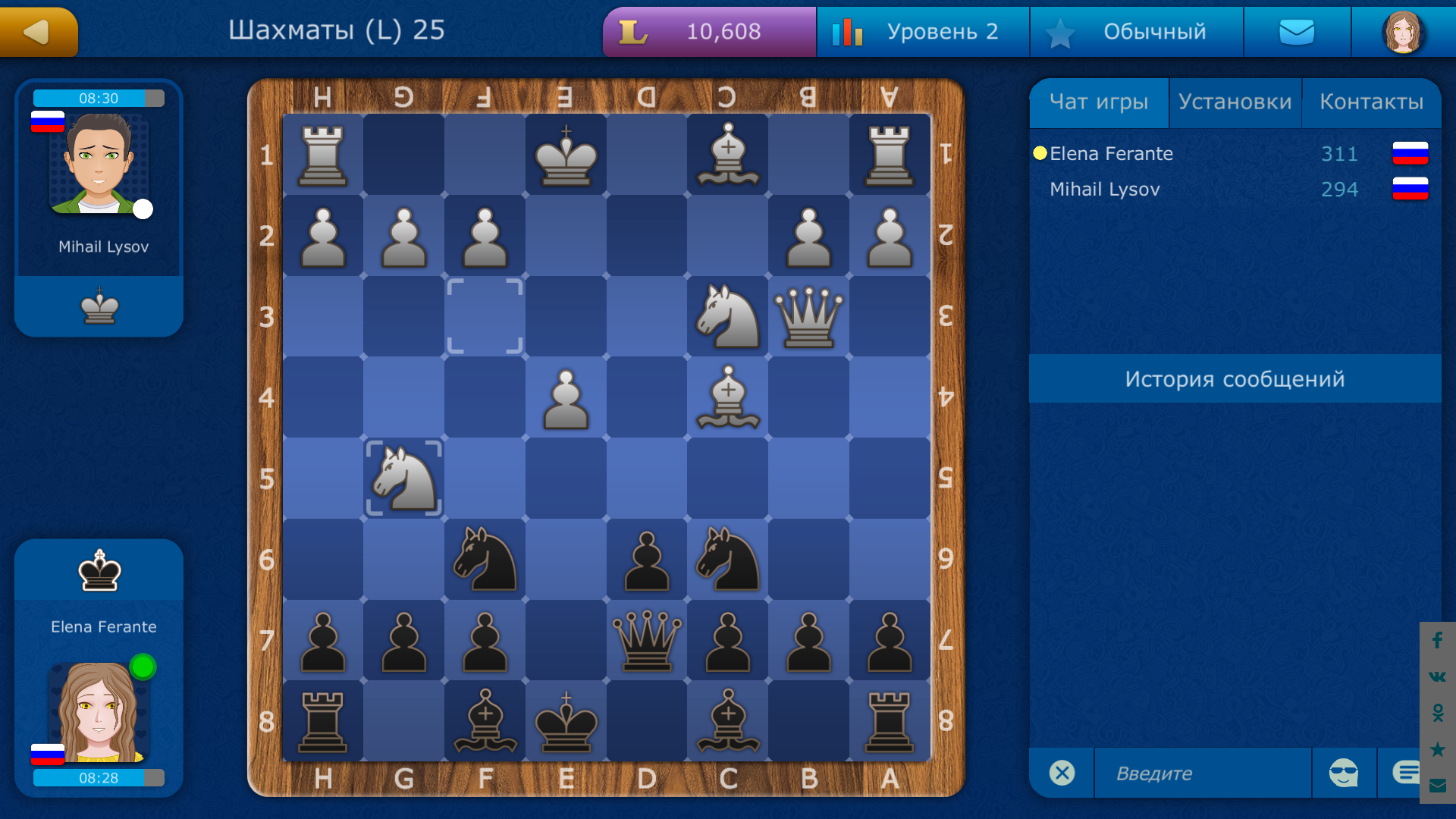Open the Контакты tab
Image resolution: width=1456 pixels, height=819 pixels.
[x=1373, y=101]
